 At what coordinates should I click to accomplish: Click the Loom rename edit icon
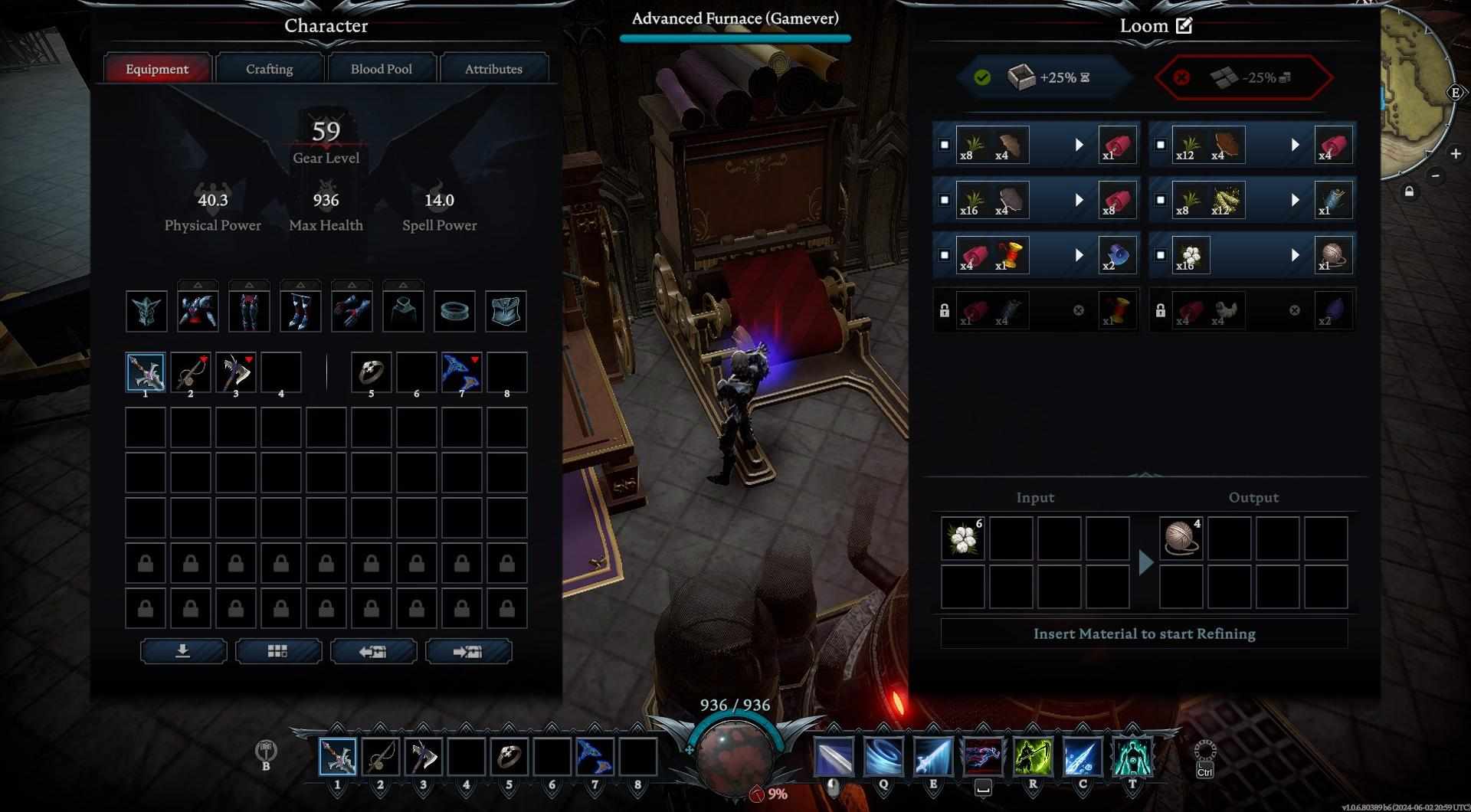pos(1184,25)
